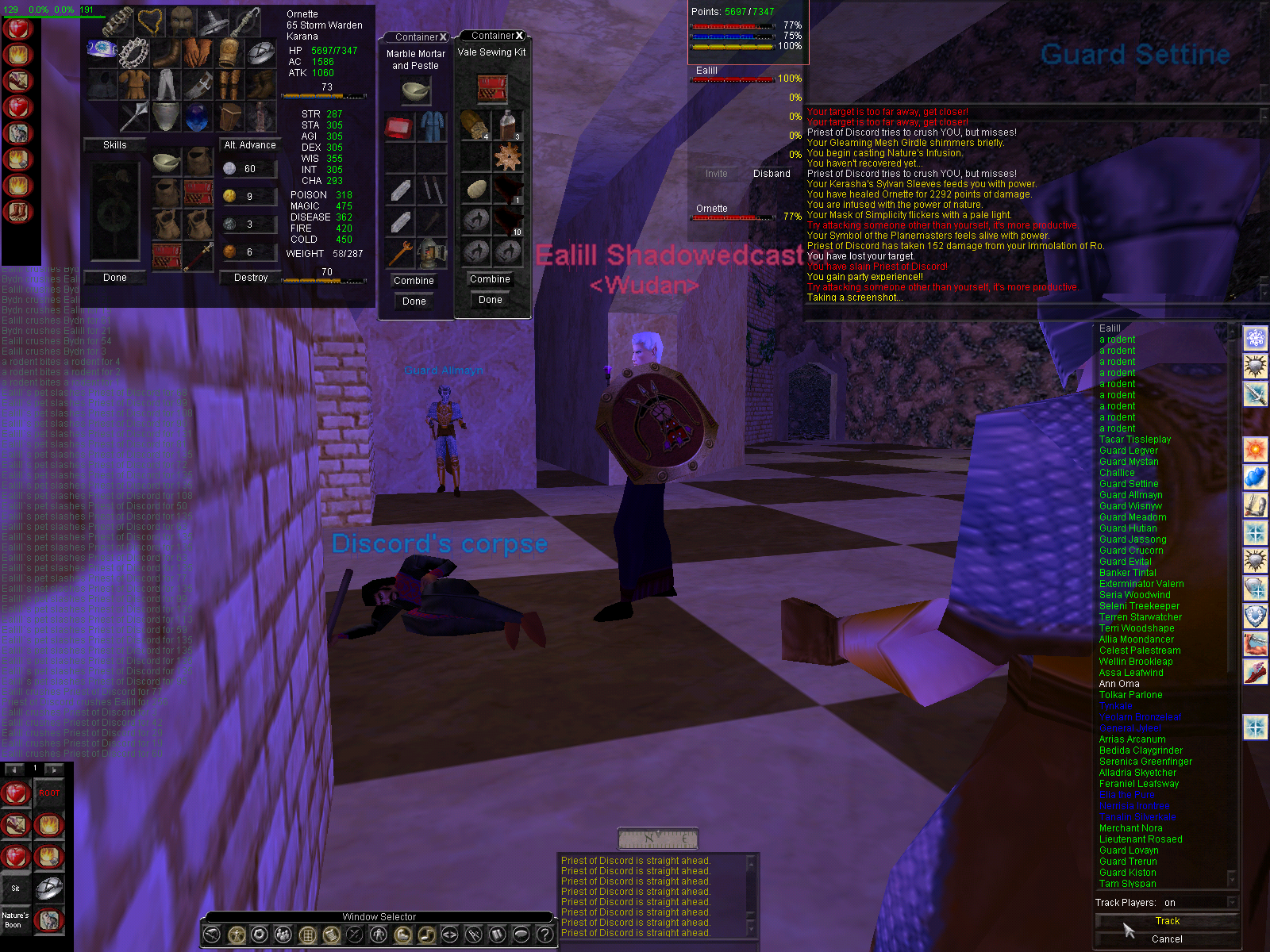Click the Track button
Screen dimensions: 1270x952
tap(1167, 921)
